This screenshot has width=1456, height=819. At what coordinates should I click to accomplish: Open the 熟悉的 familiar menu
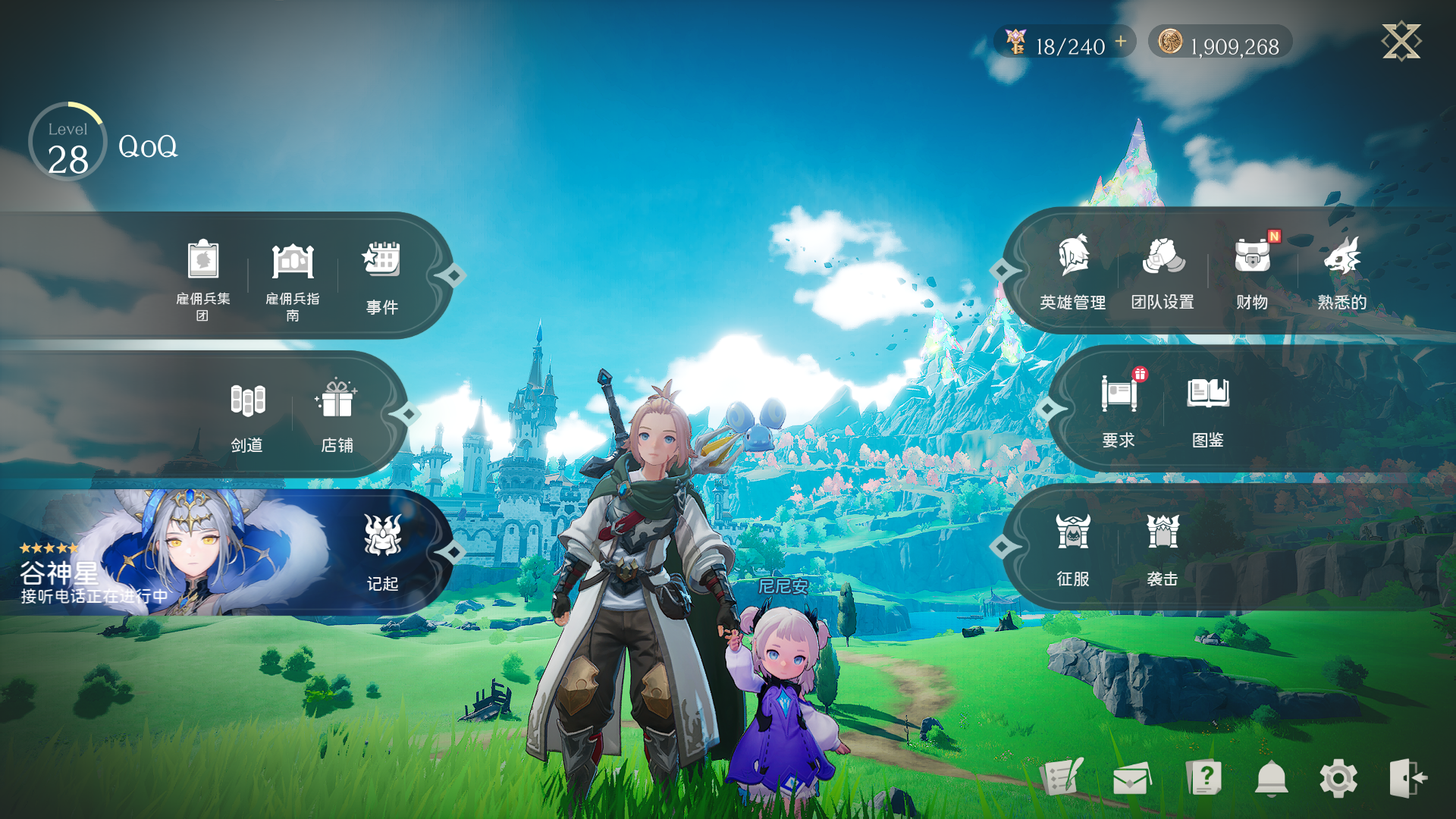tap(1341, 271)
